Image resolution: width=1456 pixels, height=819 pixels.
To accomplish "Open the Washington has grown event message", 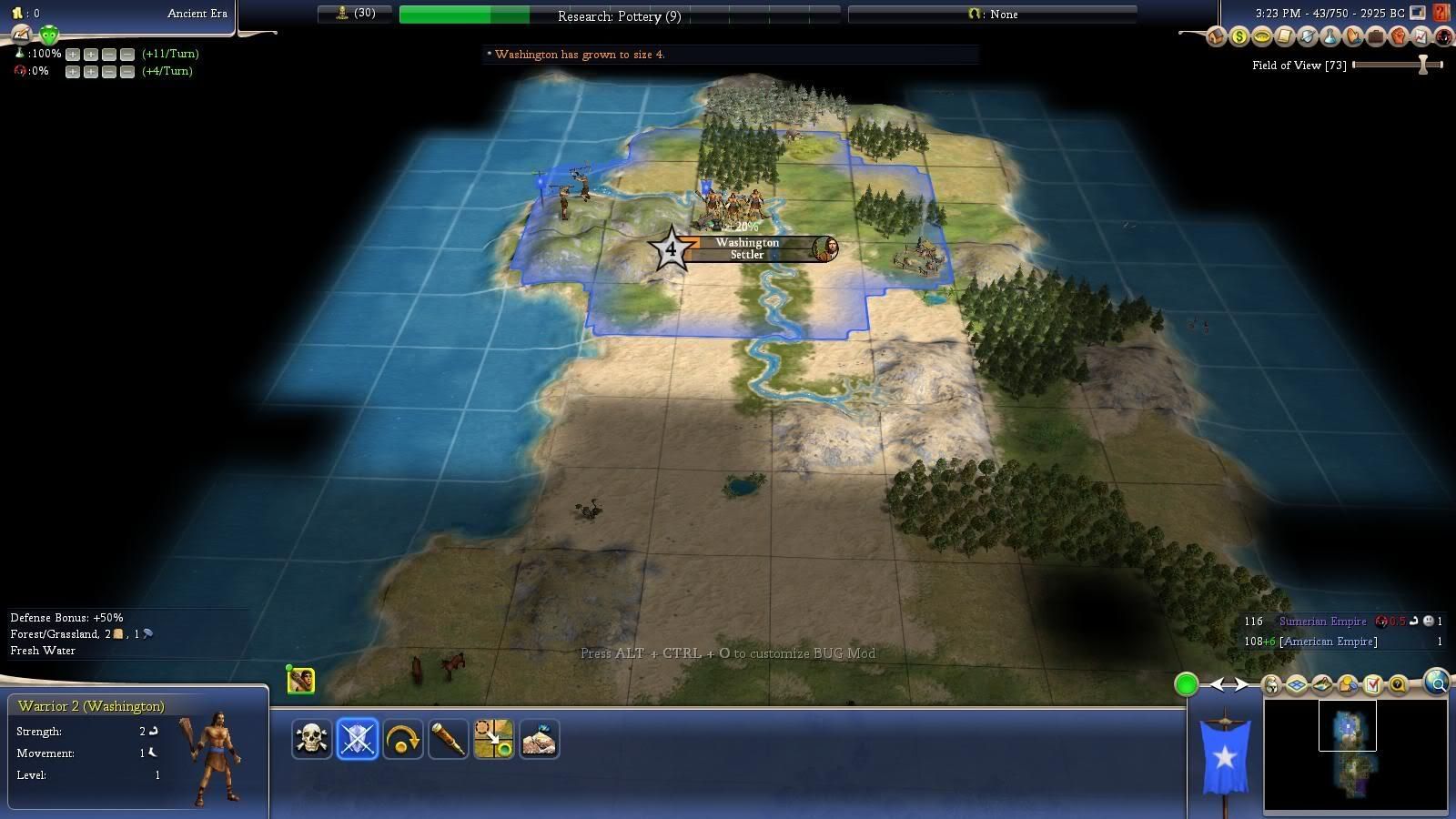I will [580, 55].
